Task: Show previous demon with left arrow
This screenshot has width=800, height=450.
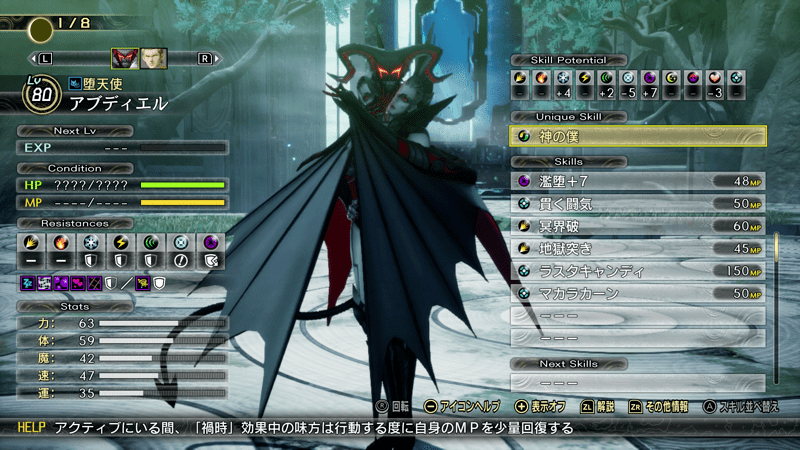Action: click(45, 58)
